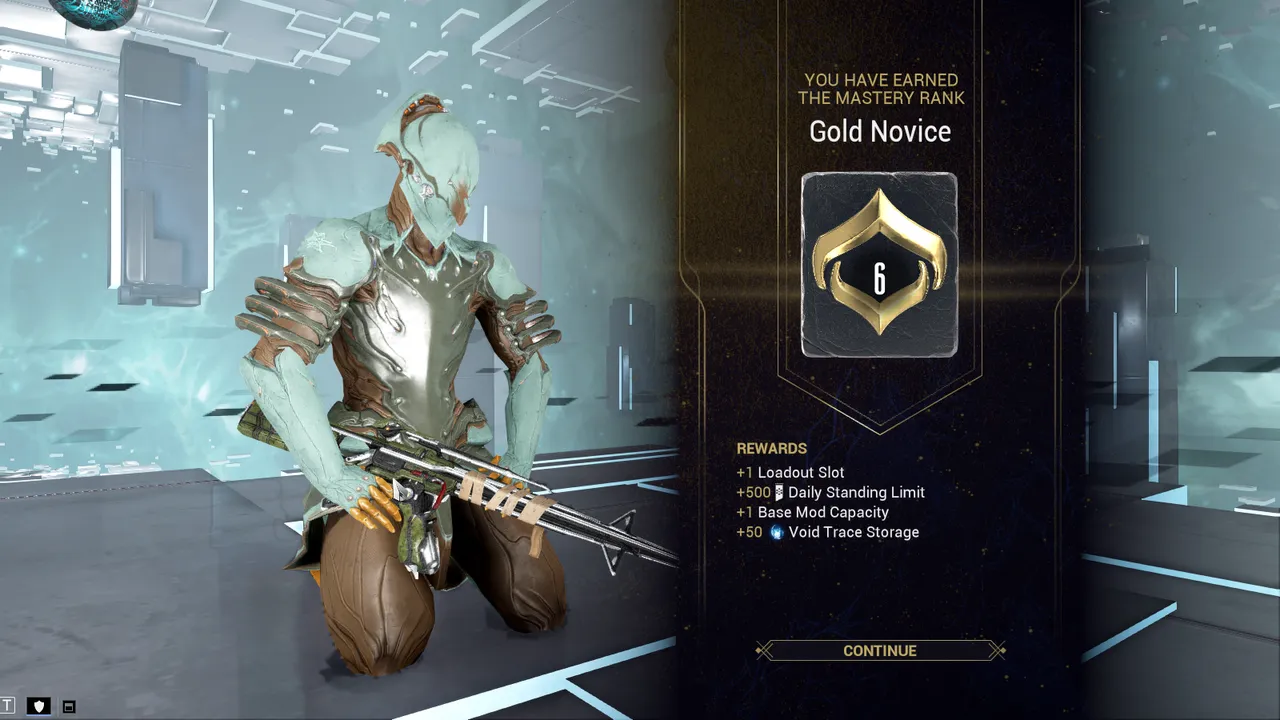Click the Gold Novice title text
This screenshot has width=1280, height=720.
[x=879, y=131]
